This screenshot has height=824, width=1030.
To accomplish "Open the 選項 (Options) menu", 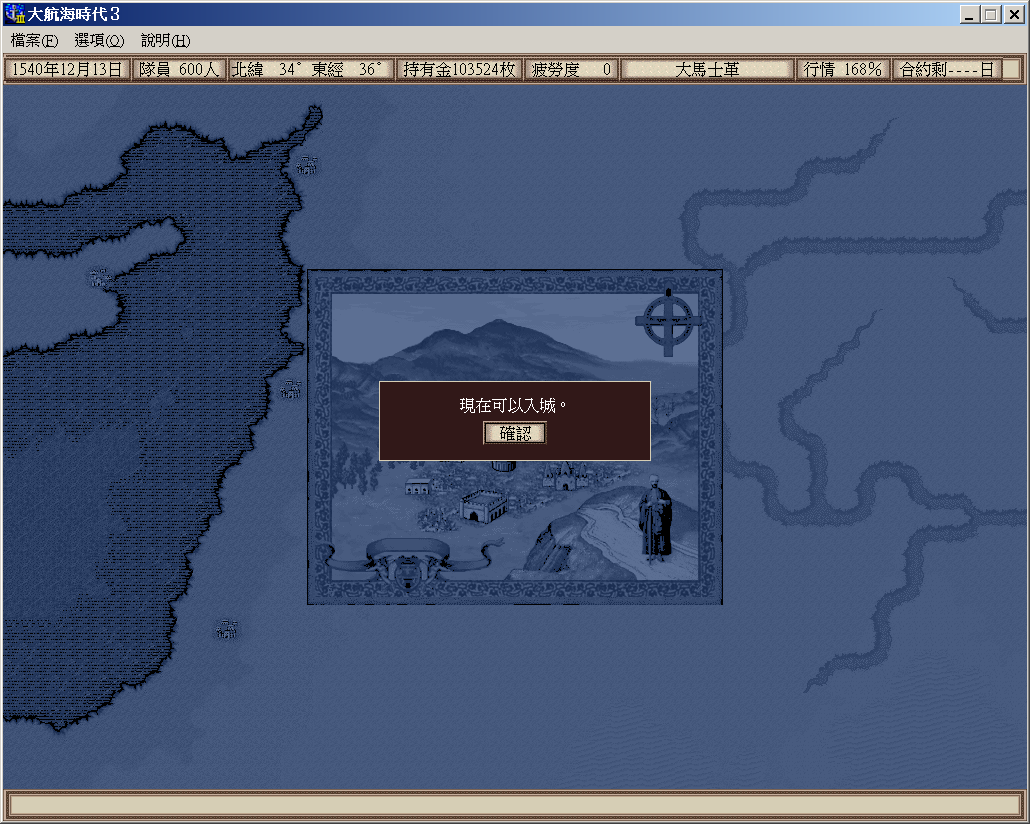I will click(x=99, y=41).
